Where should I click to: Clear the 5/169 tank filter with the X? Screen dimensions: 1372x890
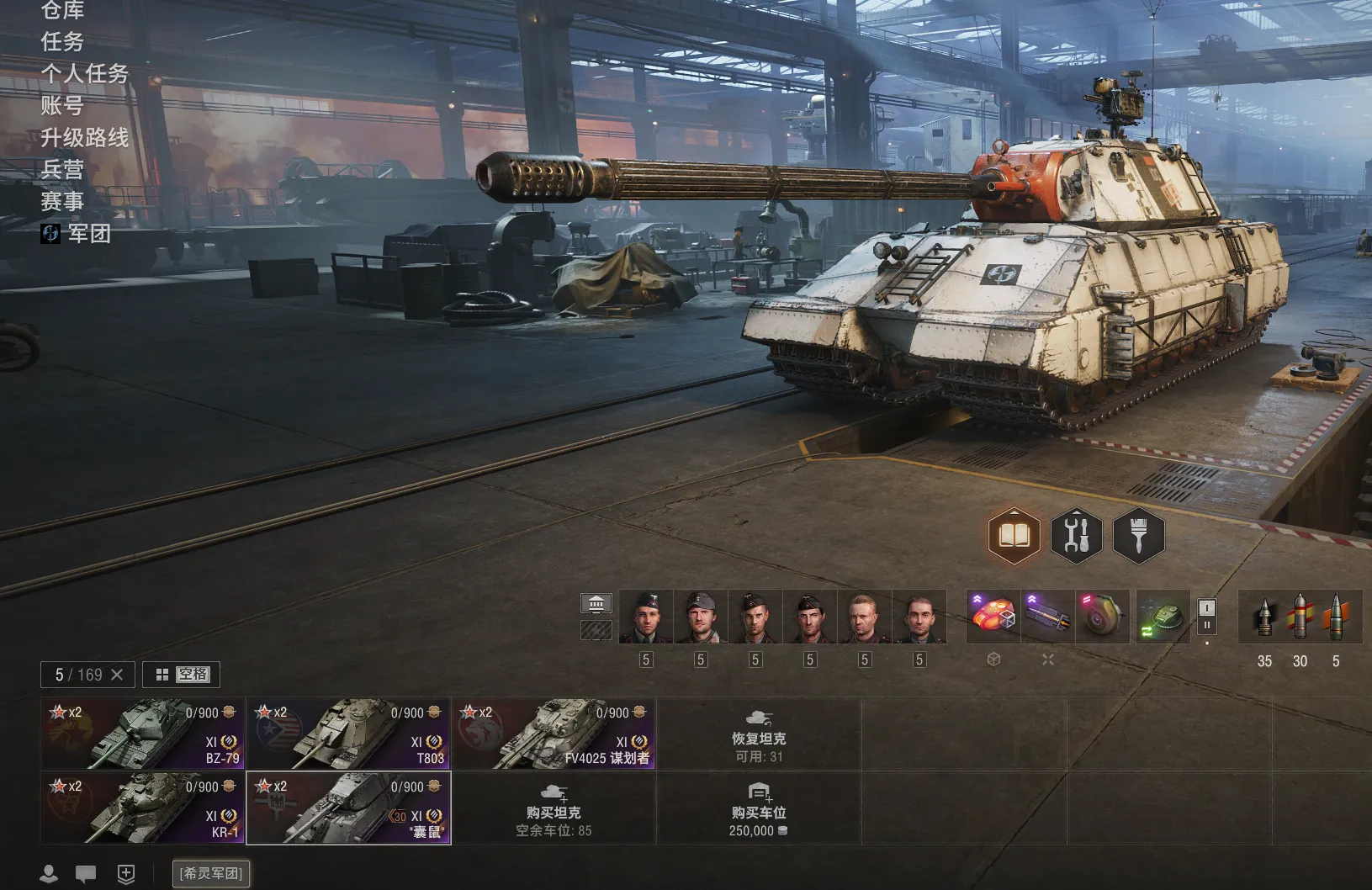[x=117, y=675]
